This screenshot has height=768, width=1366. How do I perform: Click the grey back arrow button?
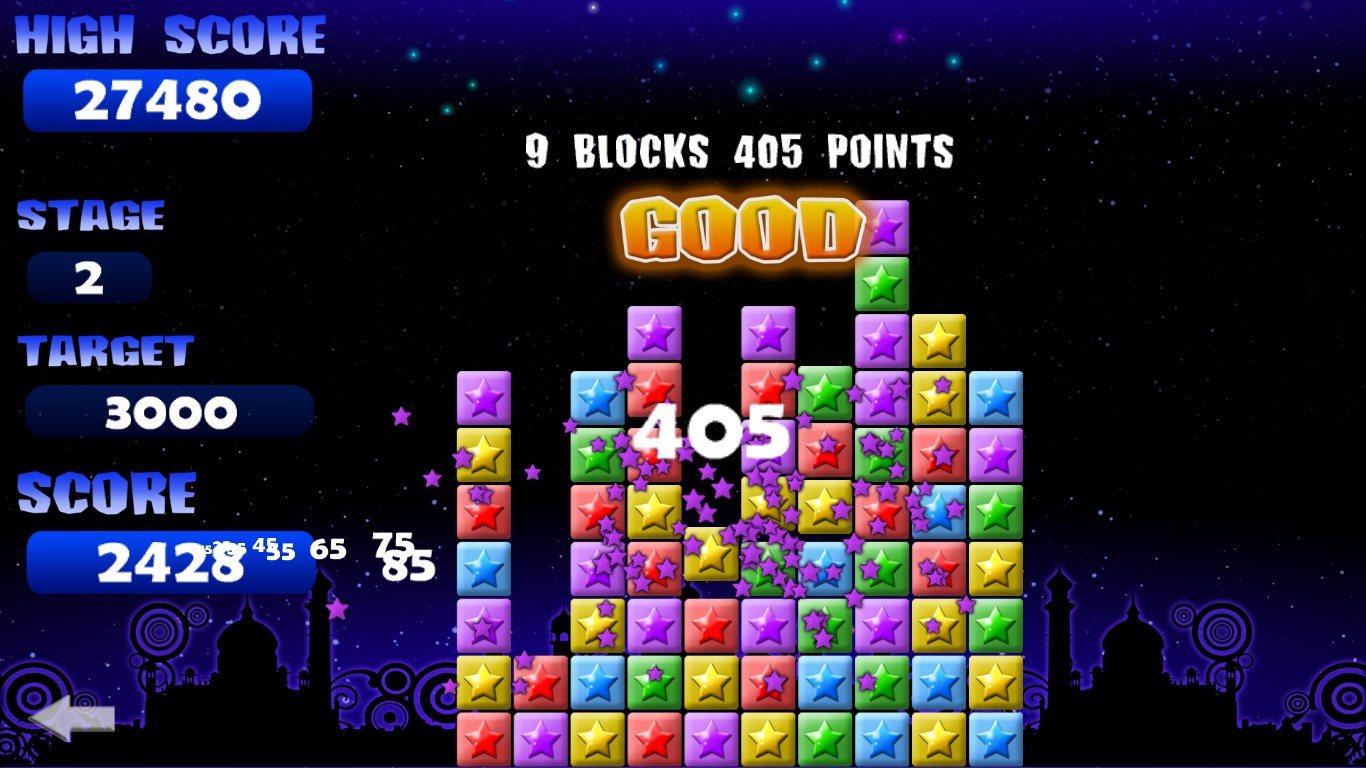72,717
